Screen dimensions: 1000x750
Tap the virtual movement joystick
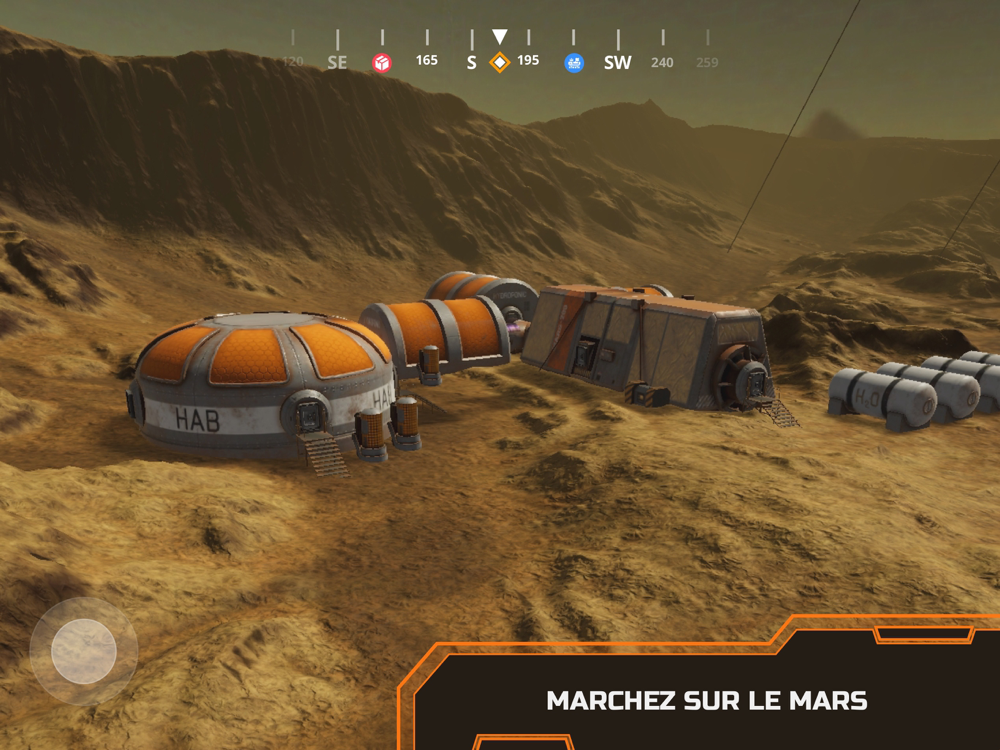point(84,651)
